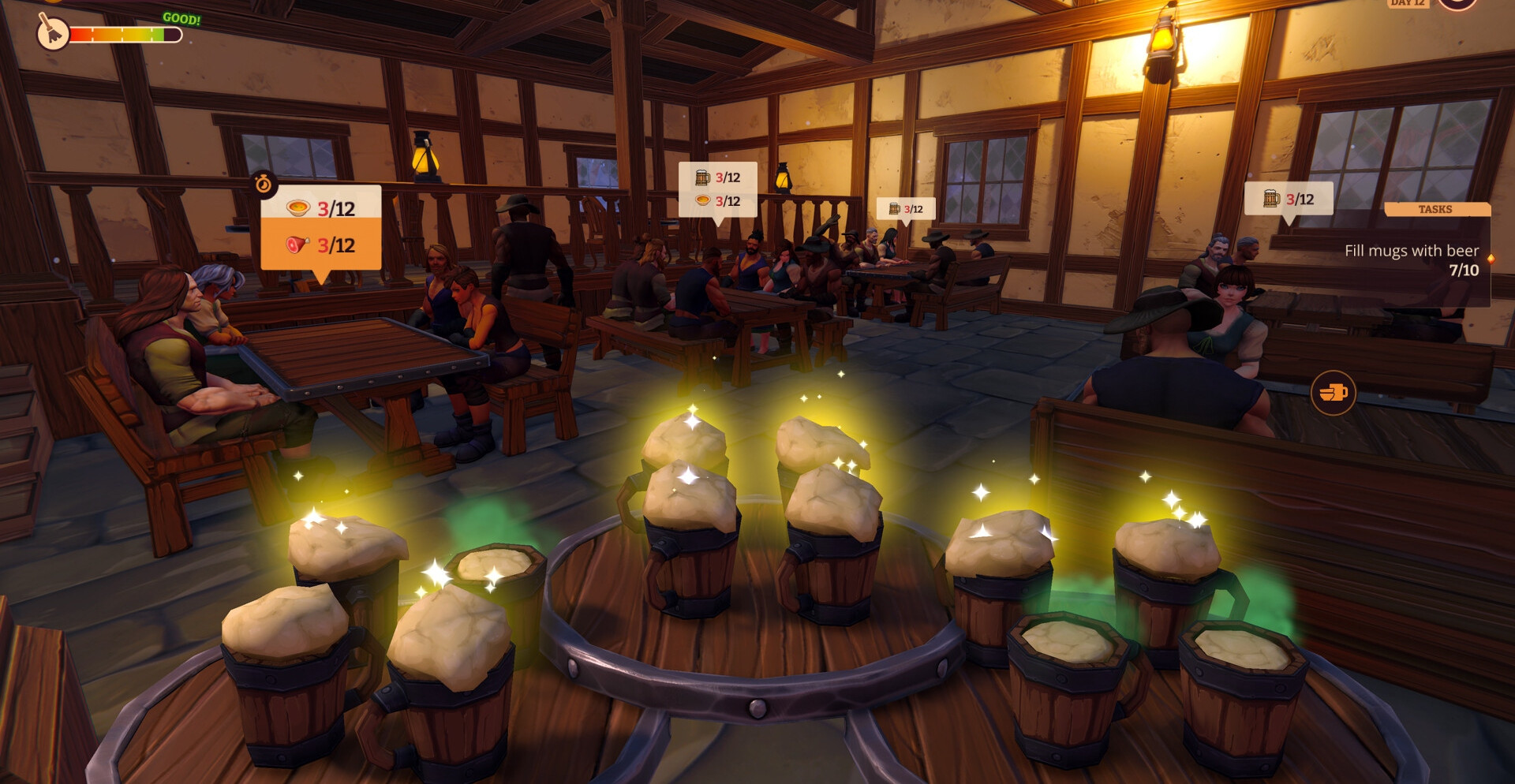1515x784 pixels.
Task: Select the soup order above the meat order
Action: (x=321, y=208)
